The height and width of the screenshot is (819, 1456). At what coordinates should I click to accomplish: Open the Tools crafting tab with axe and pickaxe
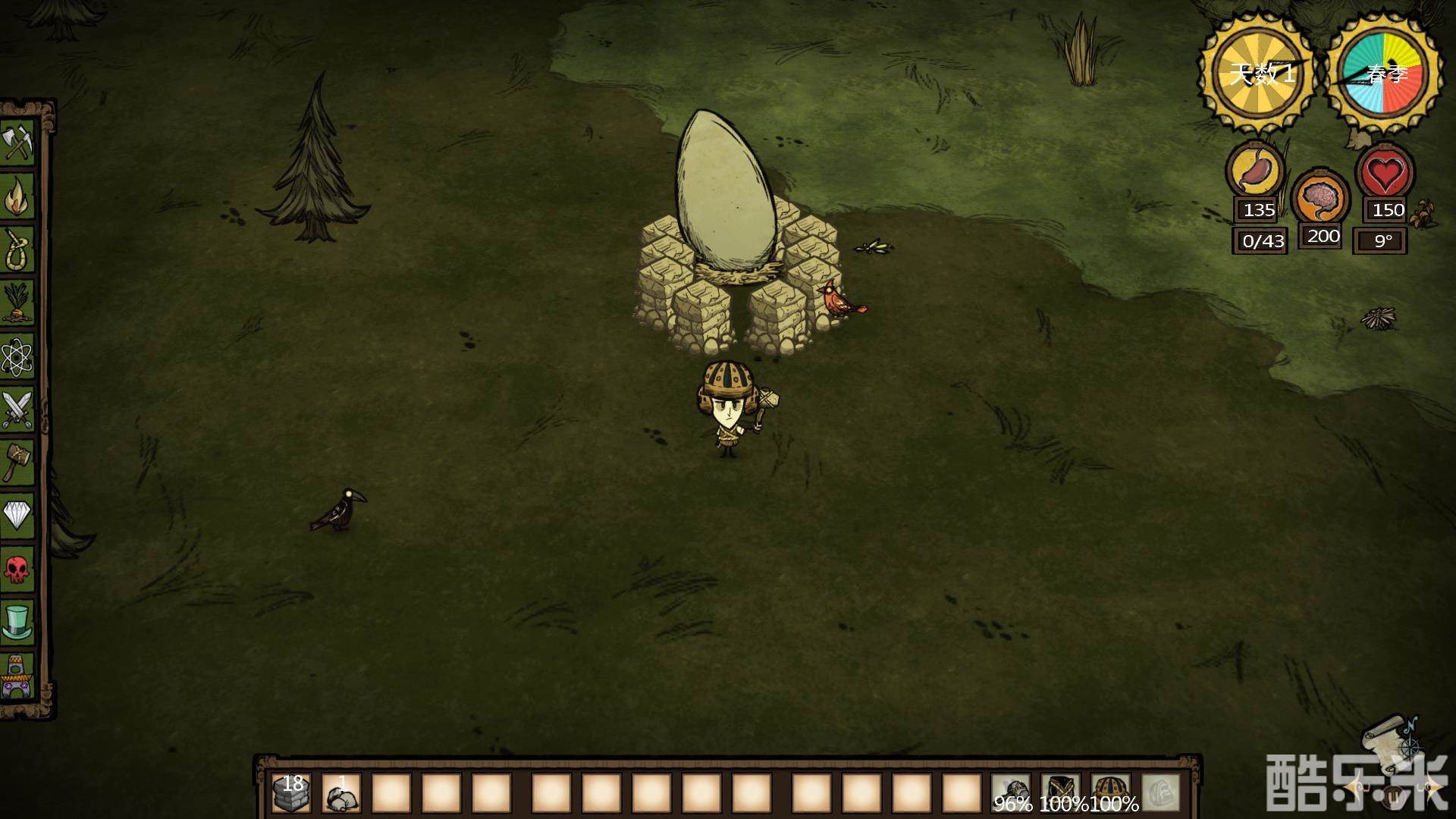coord(18,142)
